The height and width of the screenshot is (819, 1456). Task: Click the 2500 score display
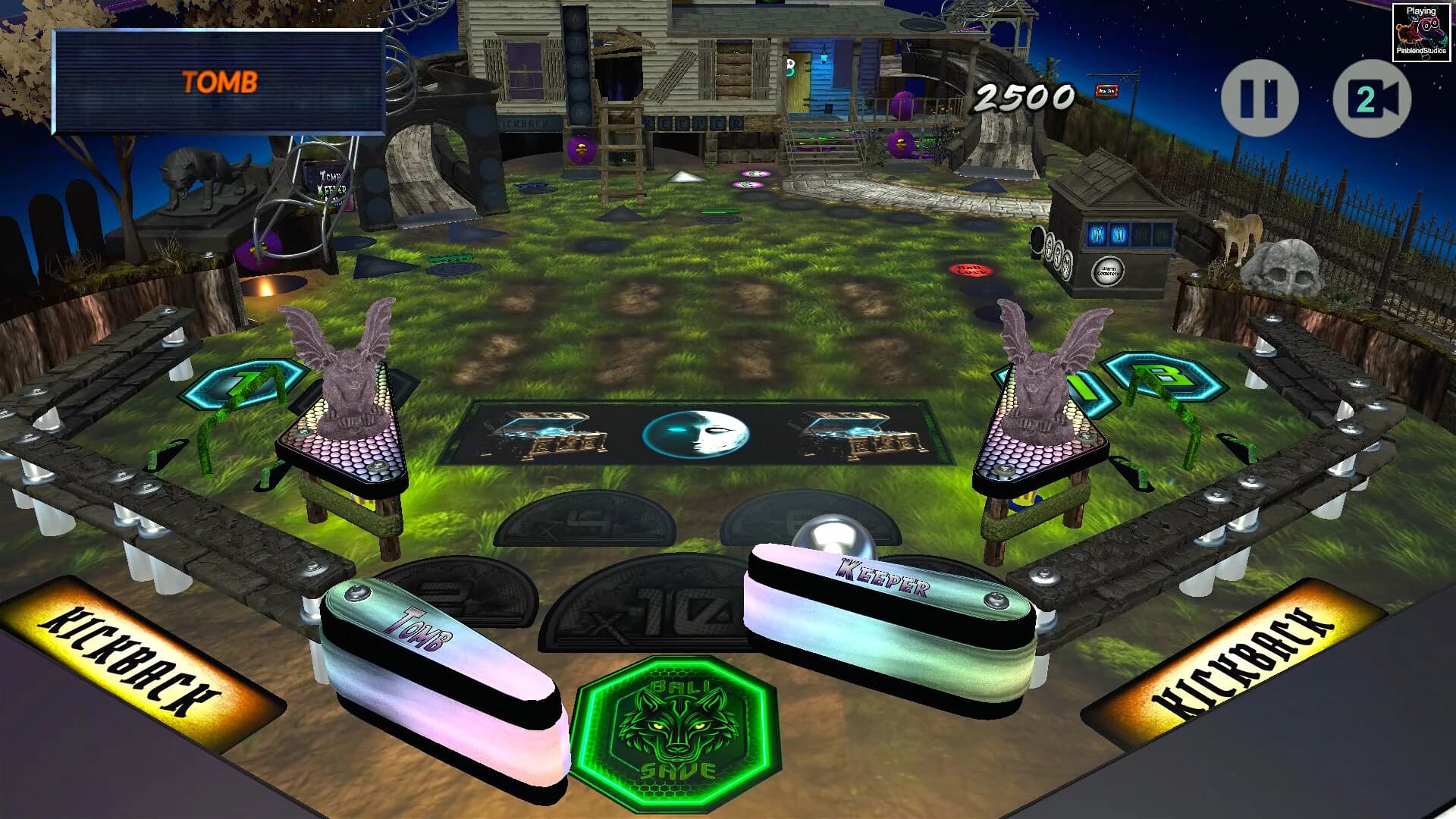1024,96
